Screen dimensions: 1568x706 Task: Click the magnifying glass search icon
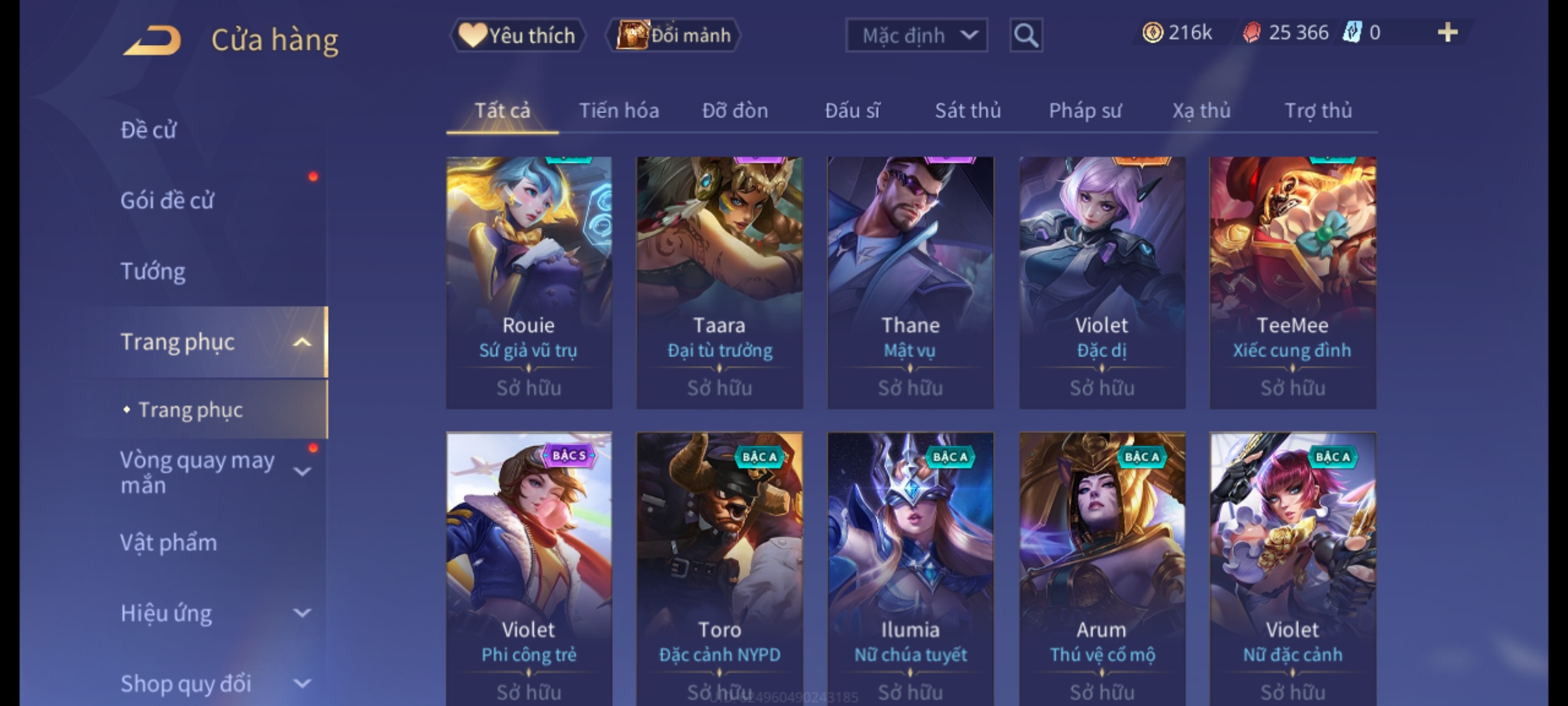point(1026,35)
